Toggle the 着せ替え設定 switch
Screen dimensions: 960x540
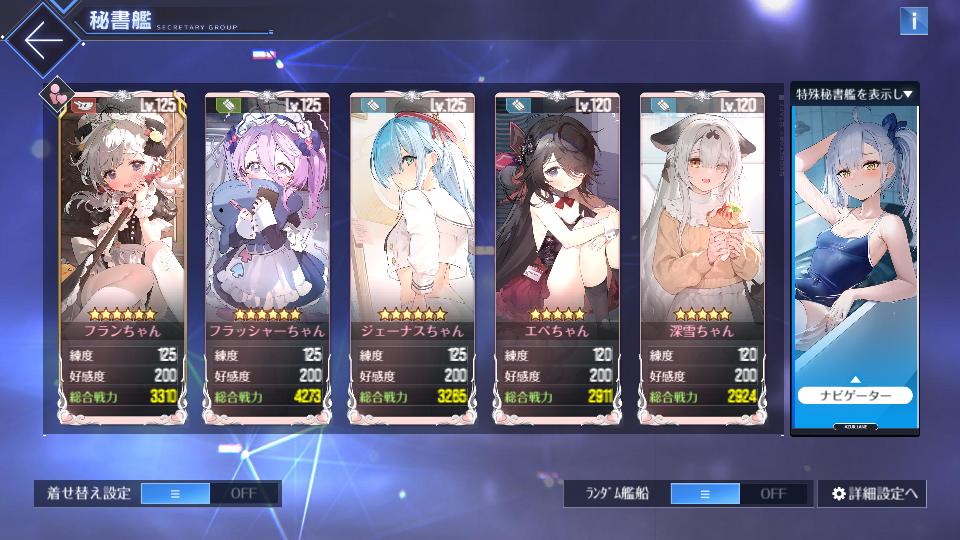[210, 493]
